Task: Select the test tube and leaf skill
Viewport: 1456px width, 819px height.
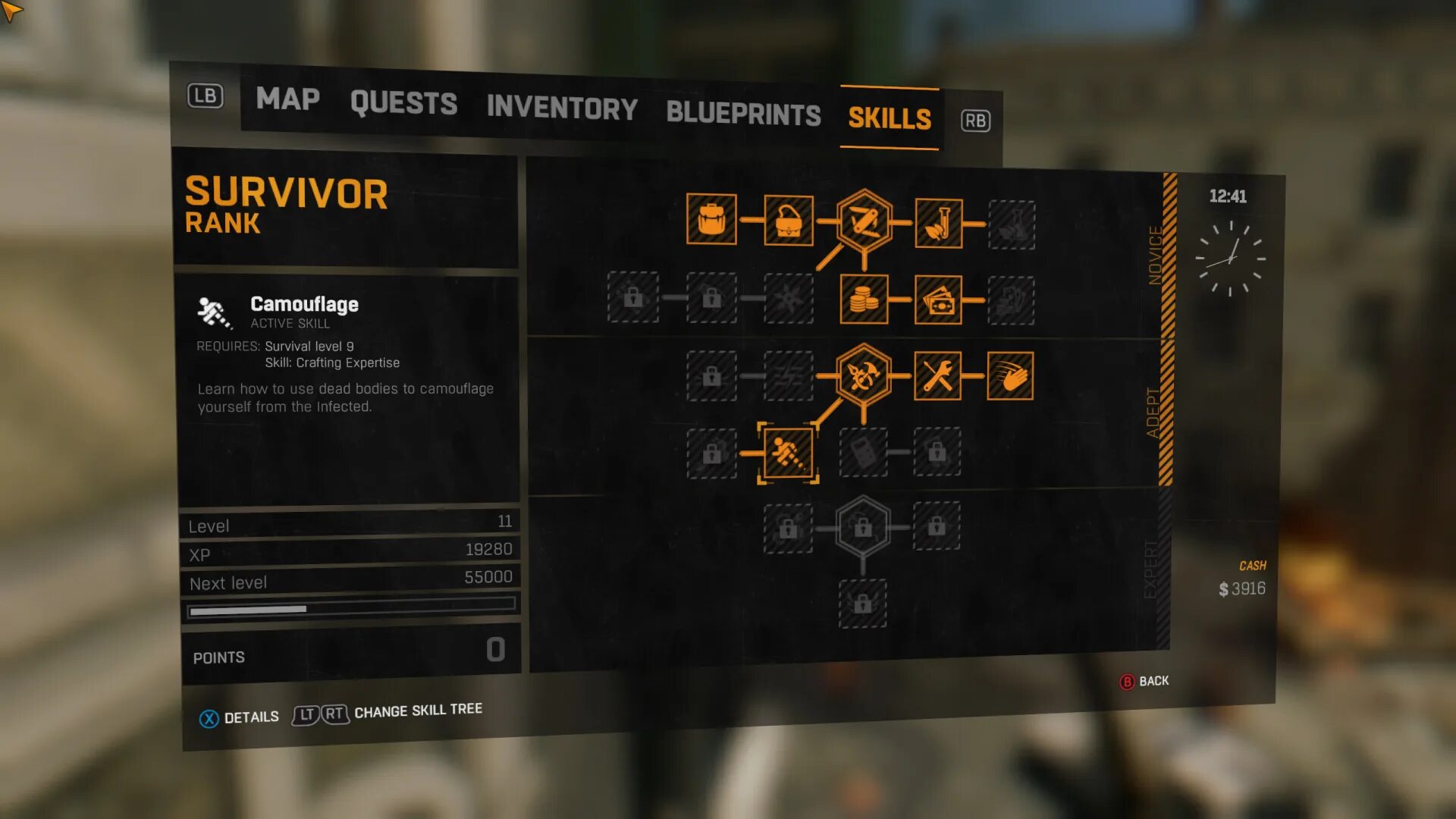Action: pyautogui.click(x=939, y=223)
